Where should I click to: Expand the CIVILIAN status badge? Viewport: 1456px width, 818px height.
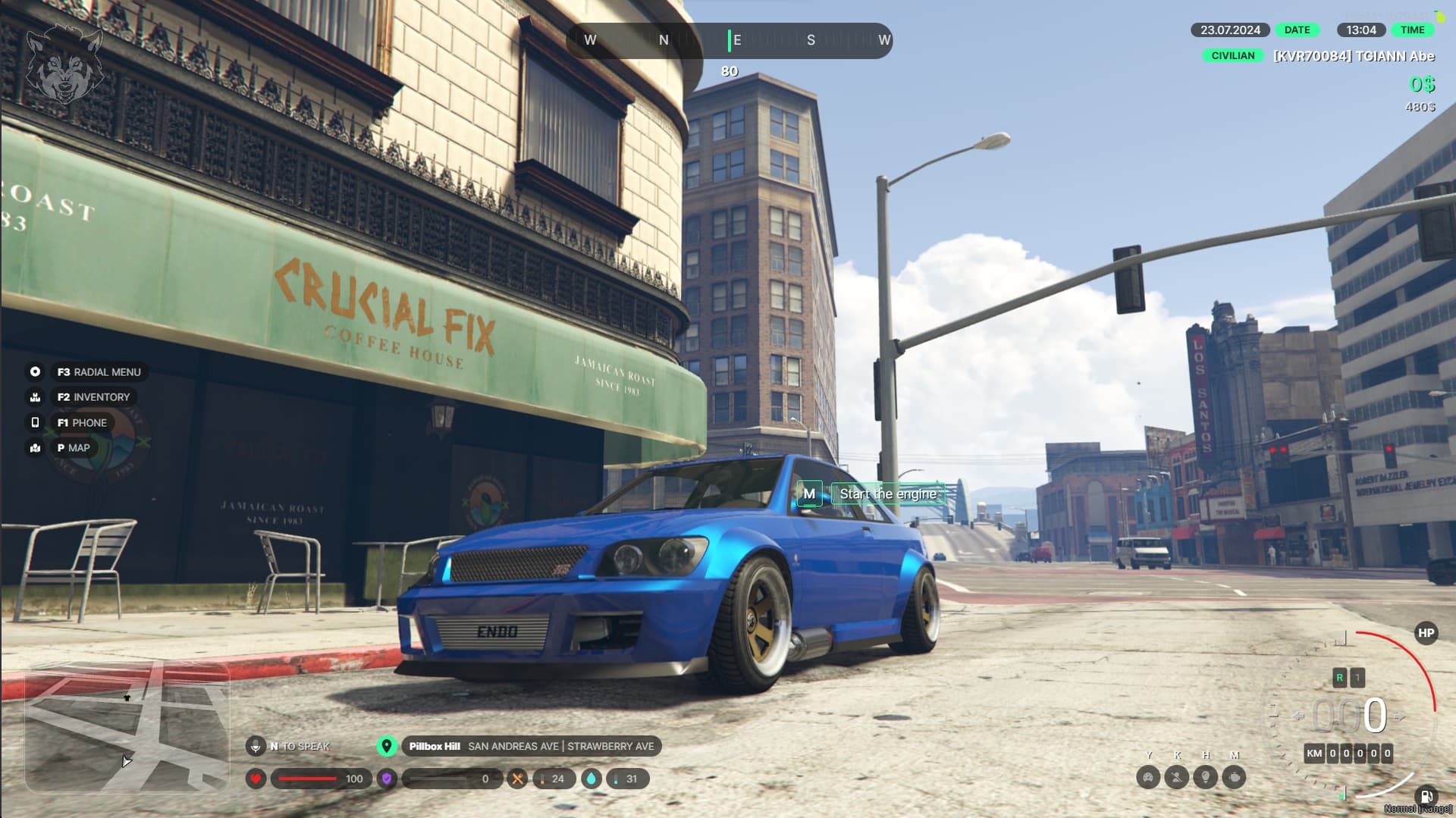(1232, 55)
